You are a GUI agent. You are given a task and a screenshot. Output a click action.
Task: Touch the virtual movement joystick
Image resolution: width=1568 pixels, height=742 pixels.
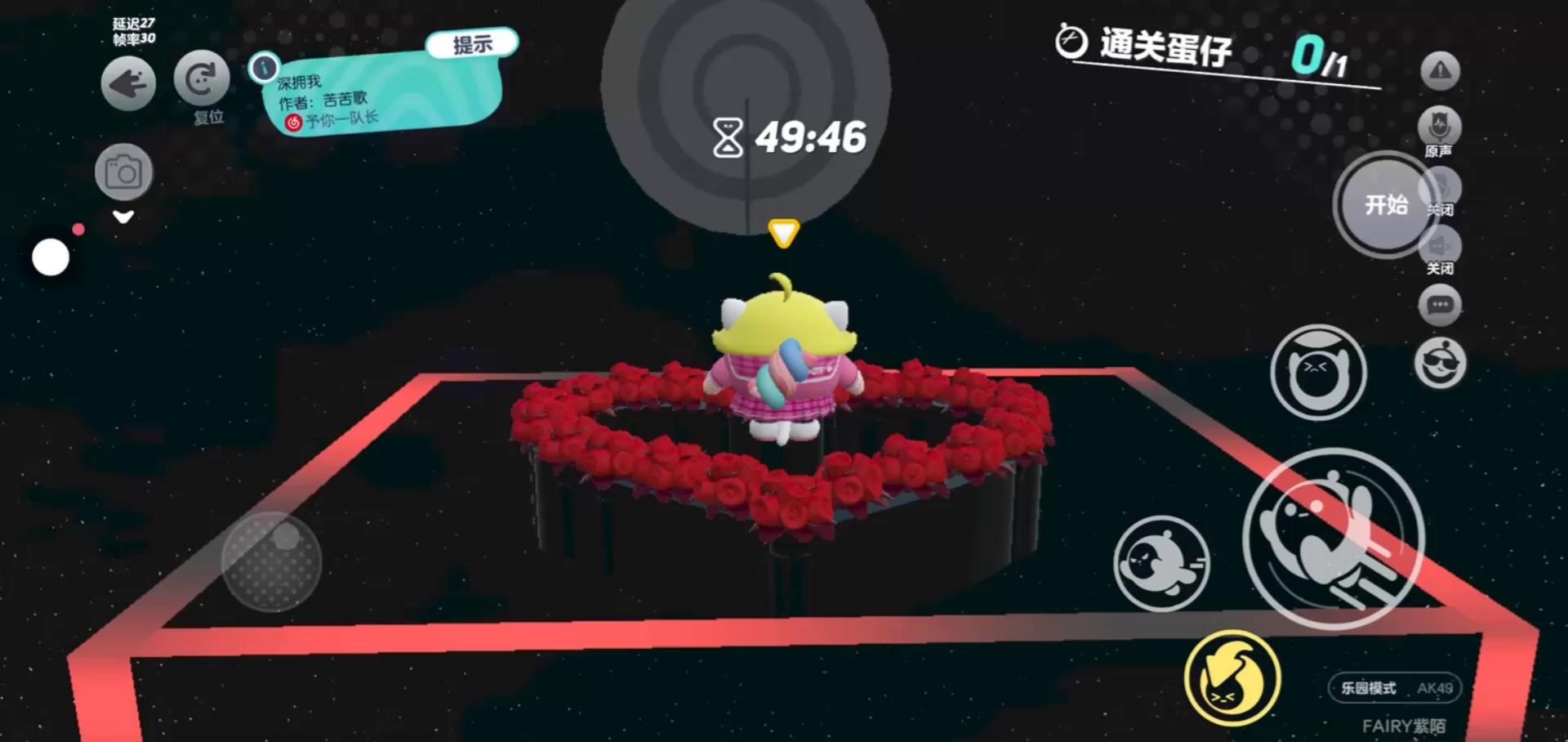[272, 561]
